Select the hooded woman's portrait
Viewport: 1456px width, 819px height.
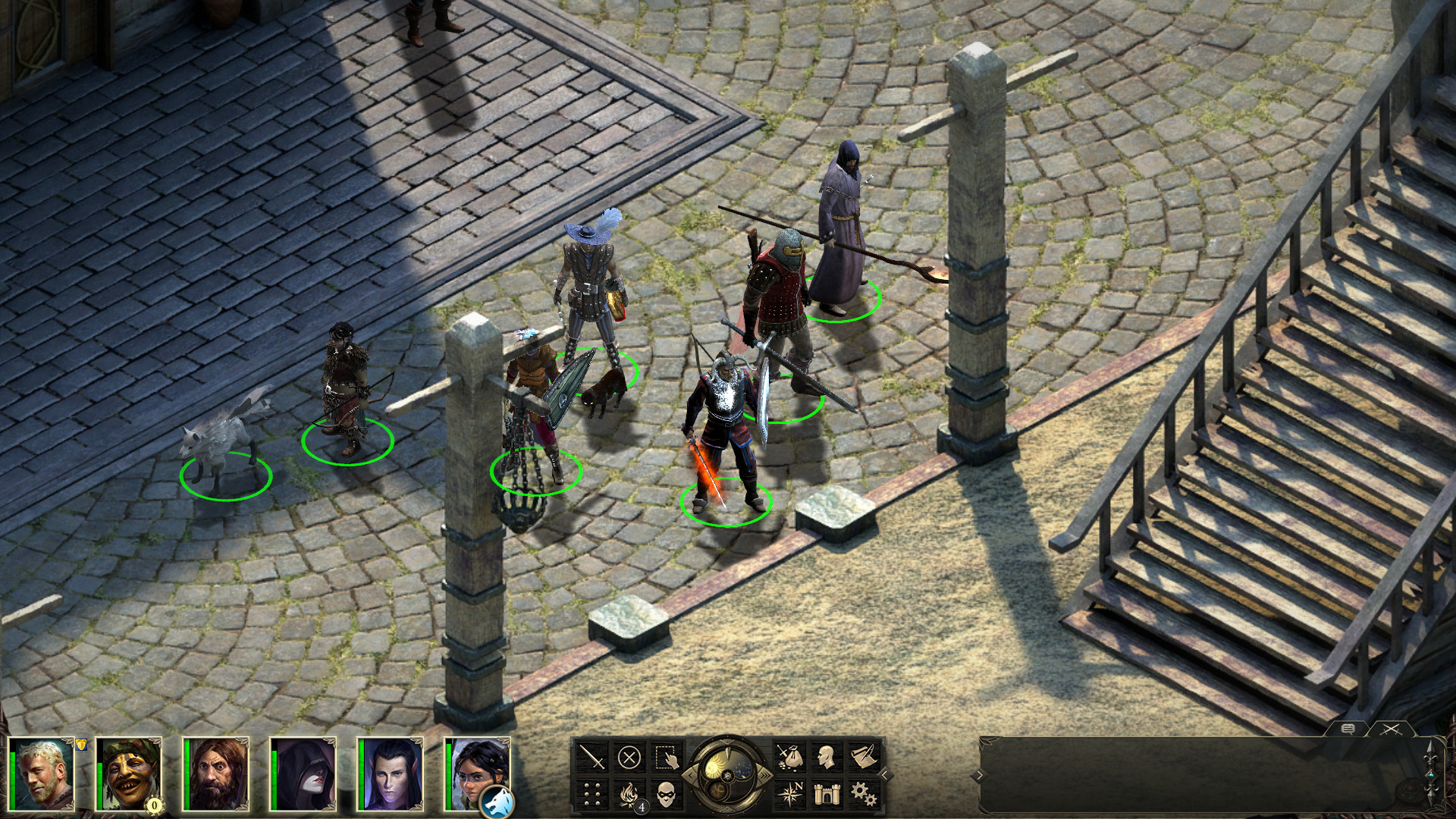[304, 774]
